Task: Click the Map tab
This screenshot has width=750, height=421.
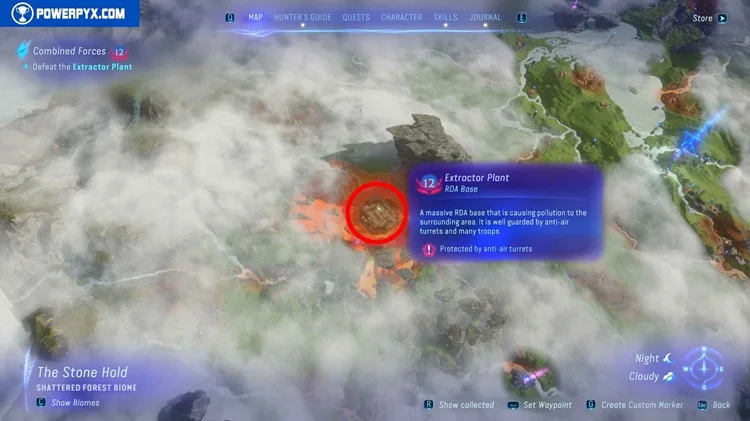Action: [255, 17]
